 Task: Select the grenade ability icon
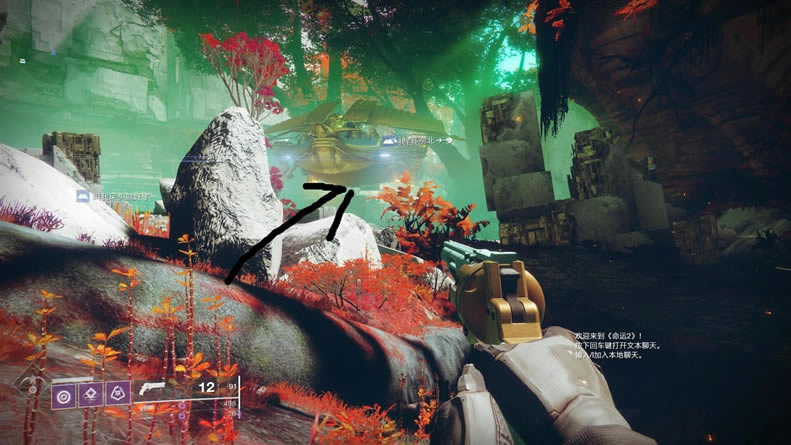tap(61, 395)
